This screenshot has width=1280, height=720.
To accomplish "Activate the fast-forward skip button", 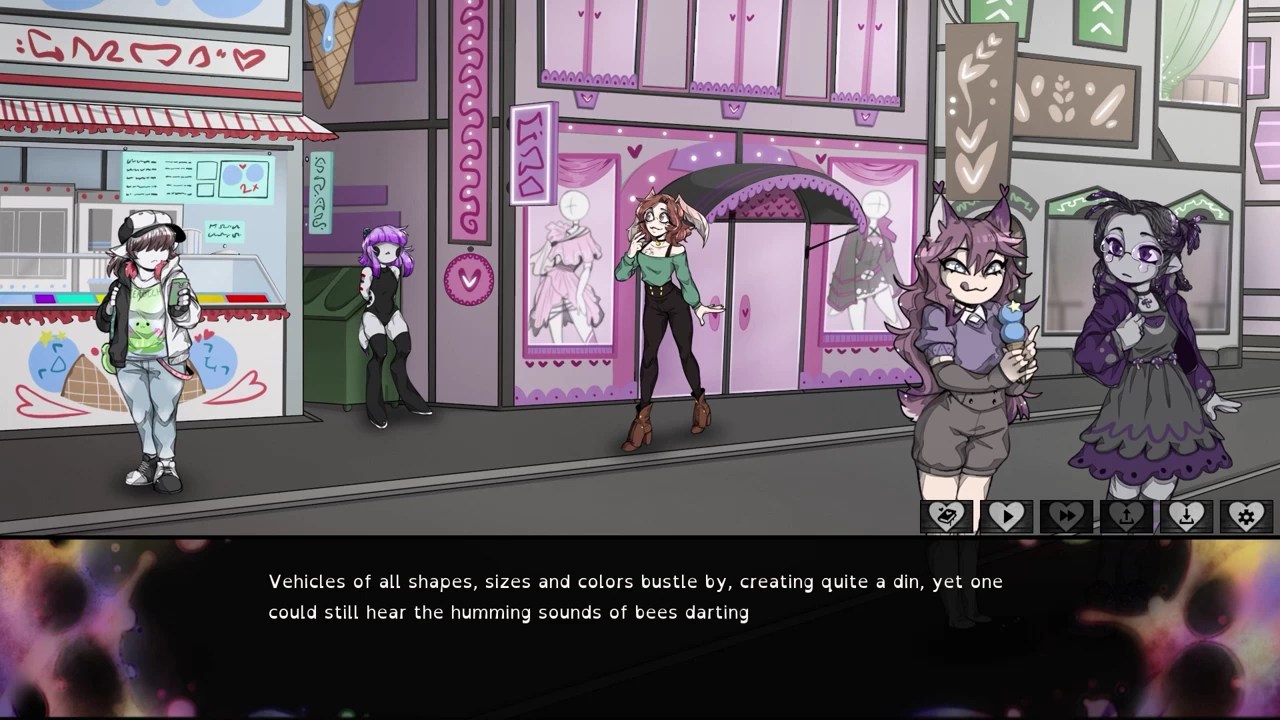I will tap(1066, 516).
